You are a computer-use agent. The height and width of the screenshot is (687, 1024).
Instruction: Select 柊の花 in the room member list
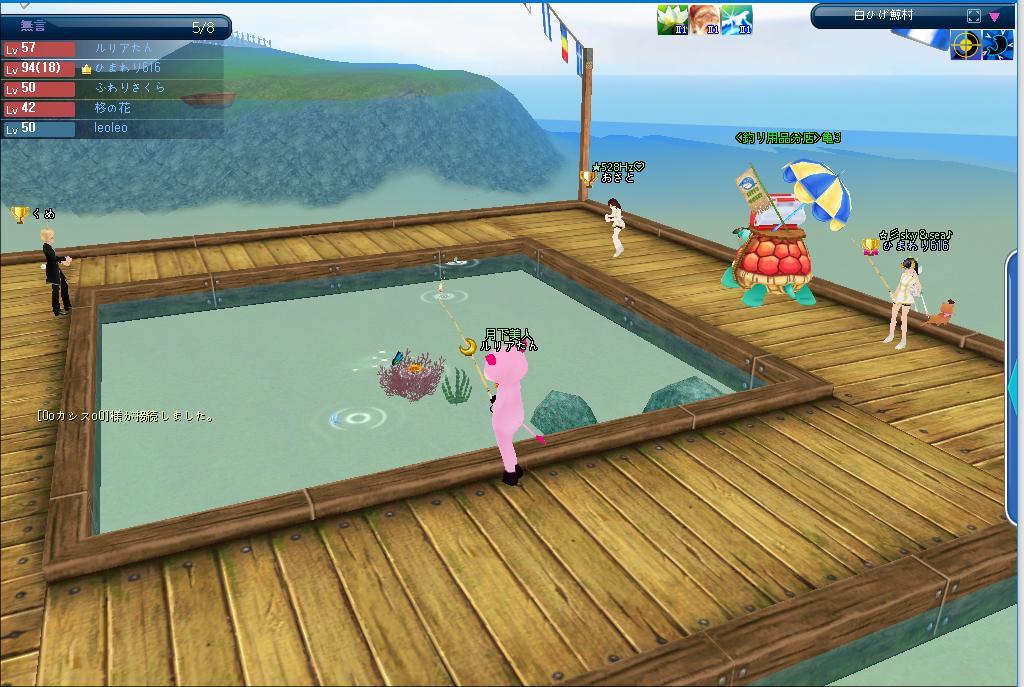[112, 108]
